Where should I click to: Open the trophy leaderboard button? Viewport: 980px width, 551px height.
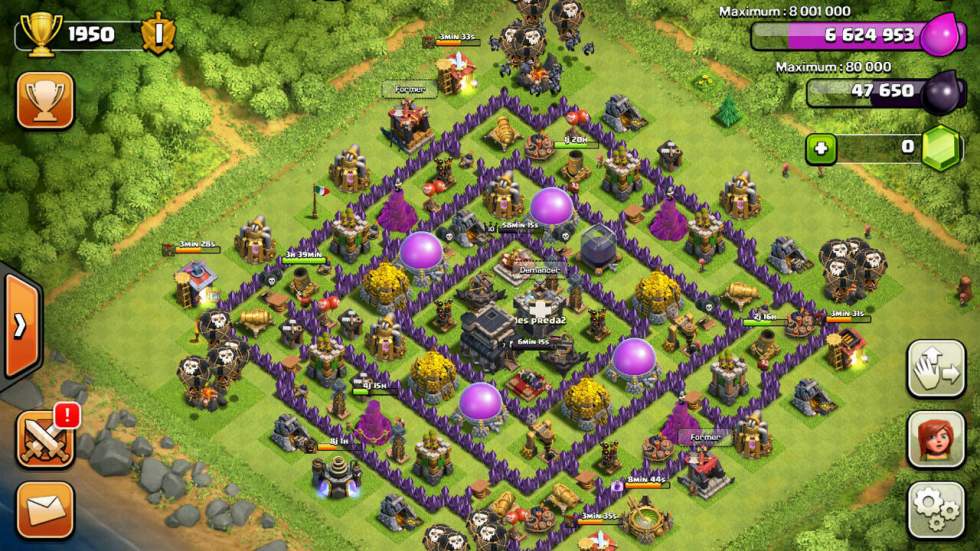tap(45, 100)
